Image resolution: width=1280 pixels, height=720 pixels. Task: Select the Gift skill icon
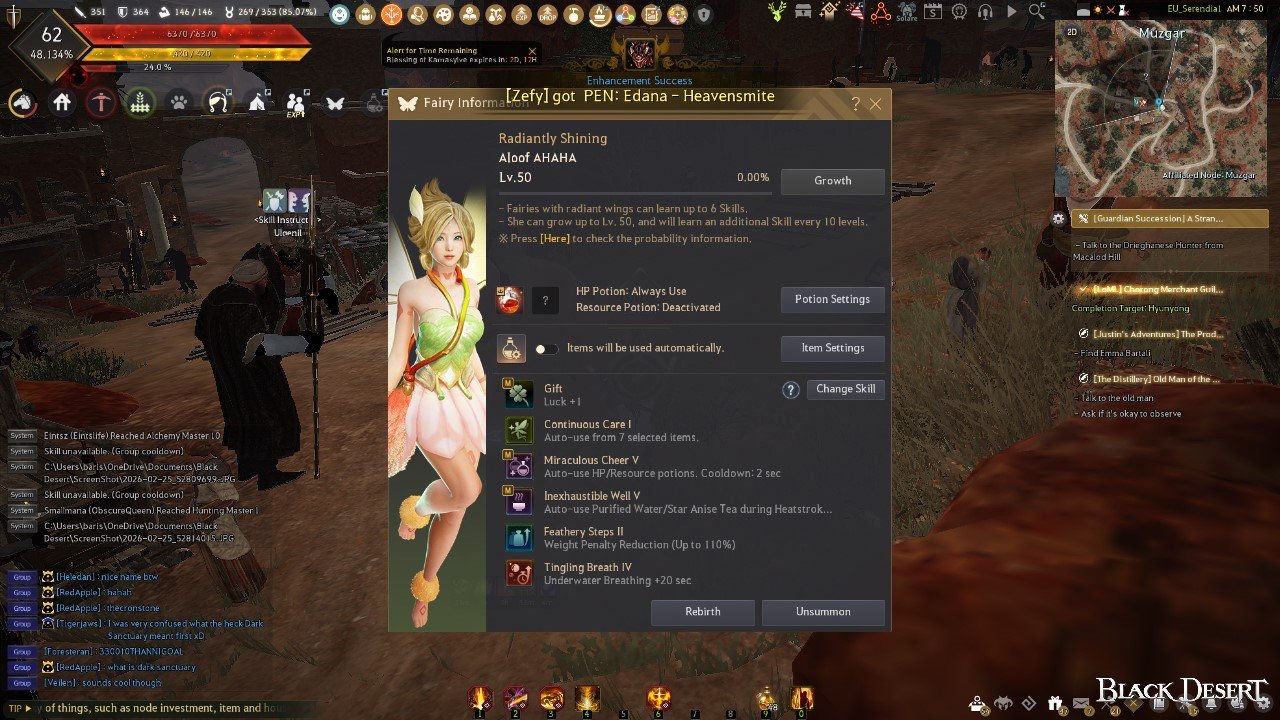pyautogui.click(x=519, y=394)
